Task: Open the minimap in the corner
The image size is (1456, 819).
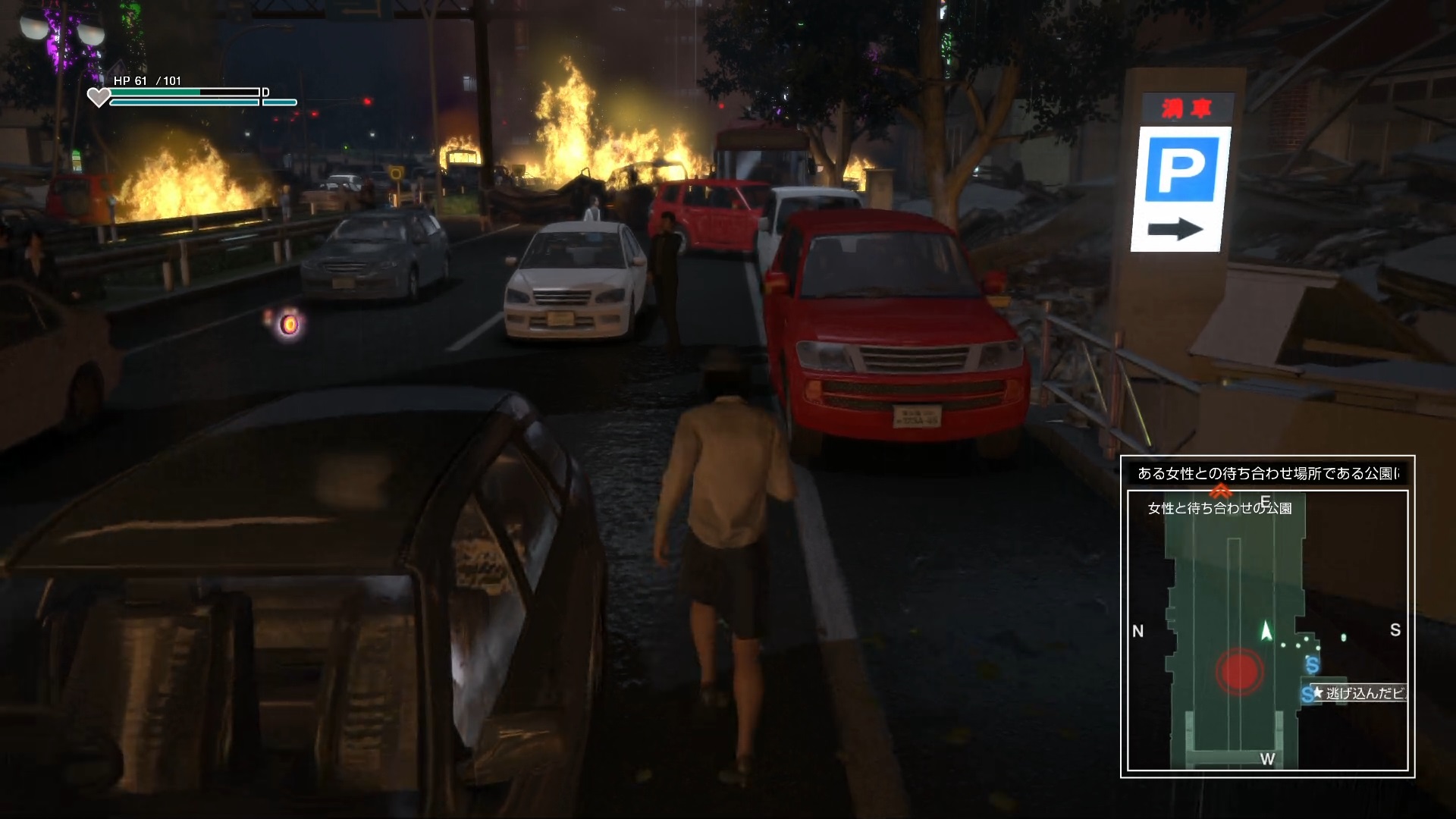Action: [x=1267, y=630]
